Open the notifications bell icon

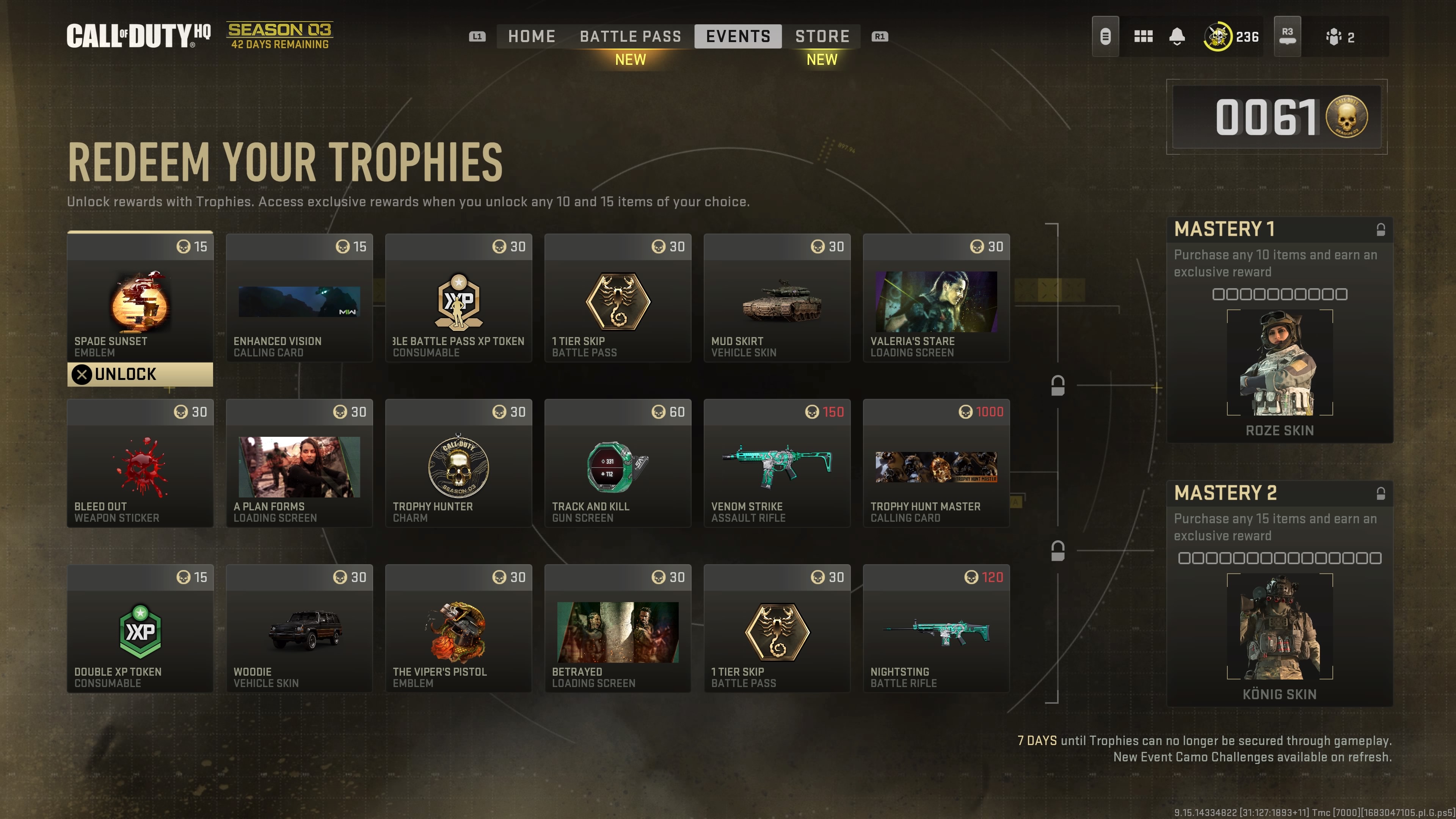1177,36
